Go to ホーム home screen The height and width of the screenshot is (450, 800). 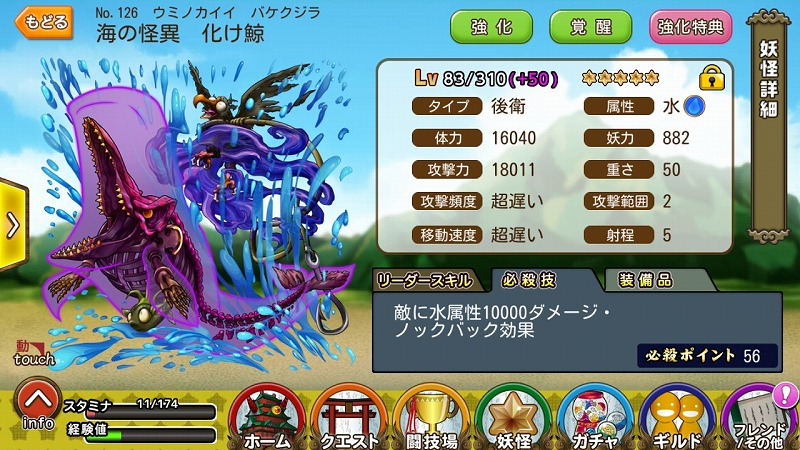(268, 418)
